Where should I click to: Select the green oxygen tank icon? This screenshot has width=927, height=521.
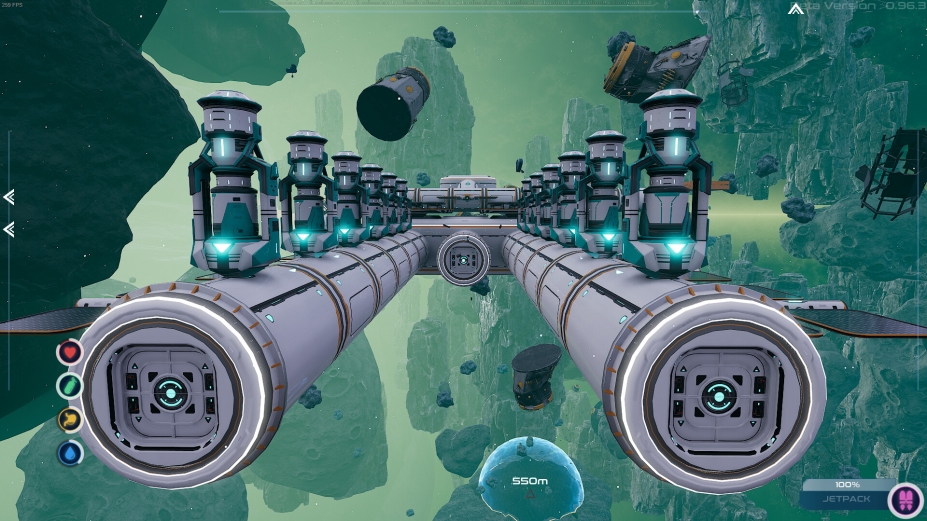[69, 385]
